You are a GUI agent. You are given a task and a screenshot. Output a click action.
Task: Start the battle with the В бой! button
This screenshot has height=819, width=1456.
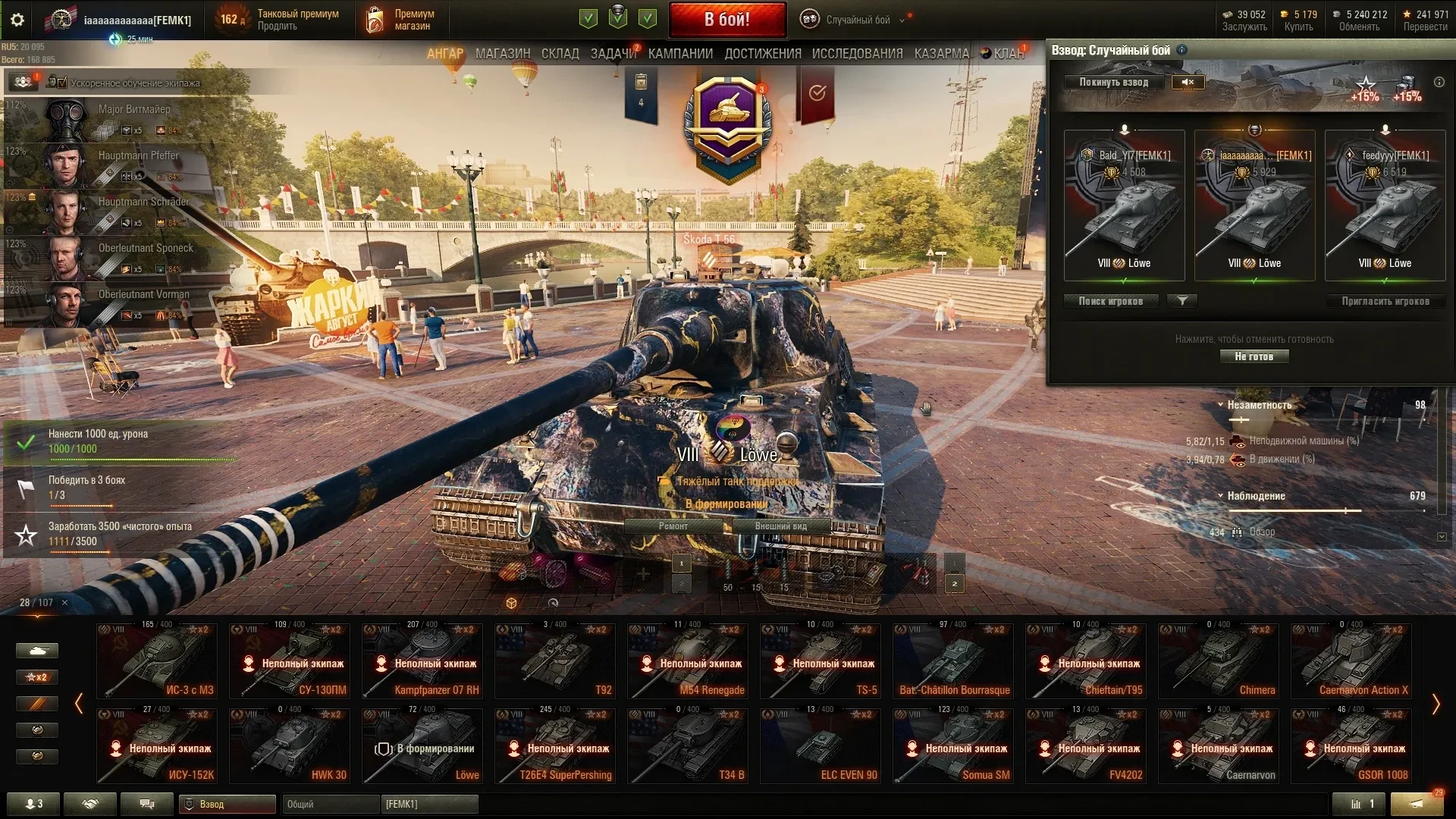(x=726, y=20)
